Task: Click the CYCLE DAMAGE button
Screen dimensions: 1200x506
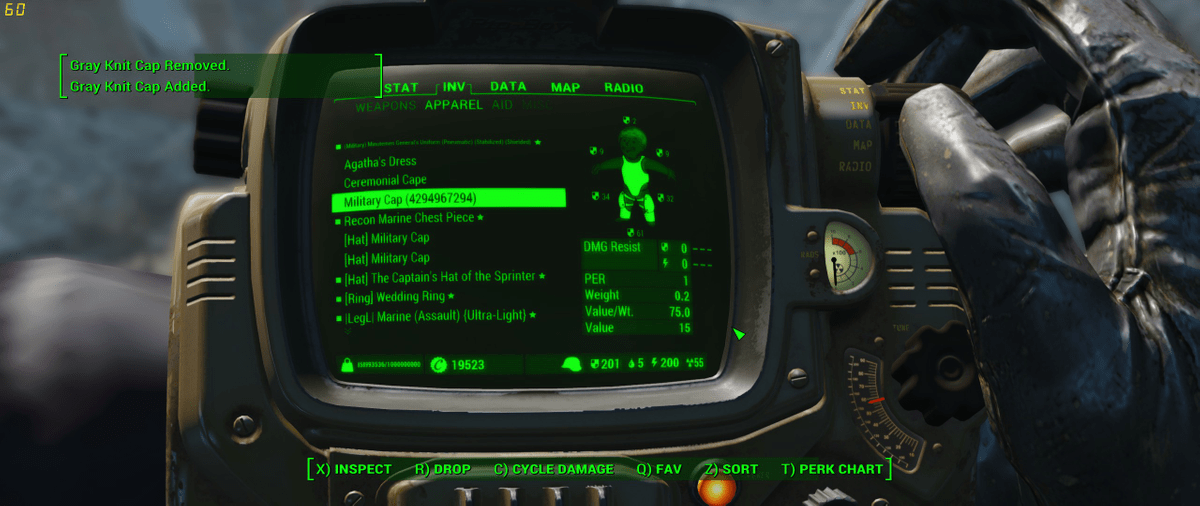Action: click(554, 469)
